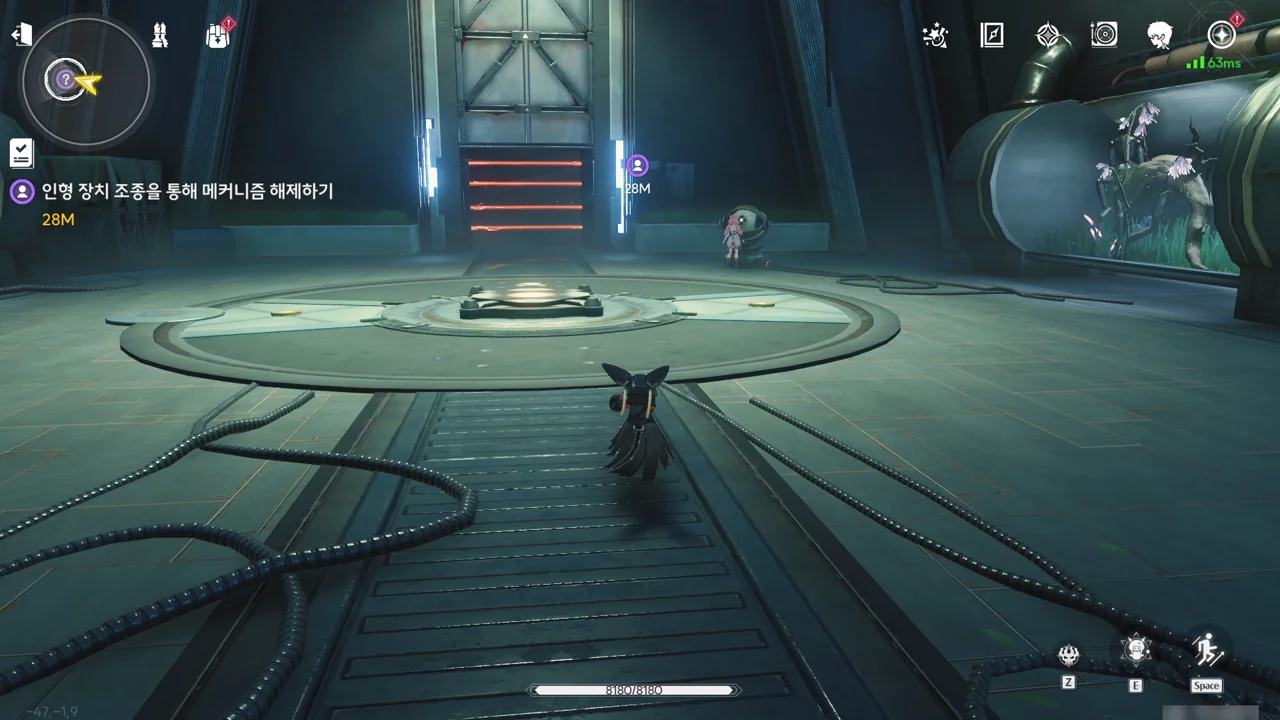Click the exit door icon

[x=21, y=35]
